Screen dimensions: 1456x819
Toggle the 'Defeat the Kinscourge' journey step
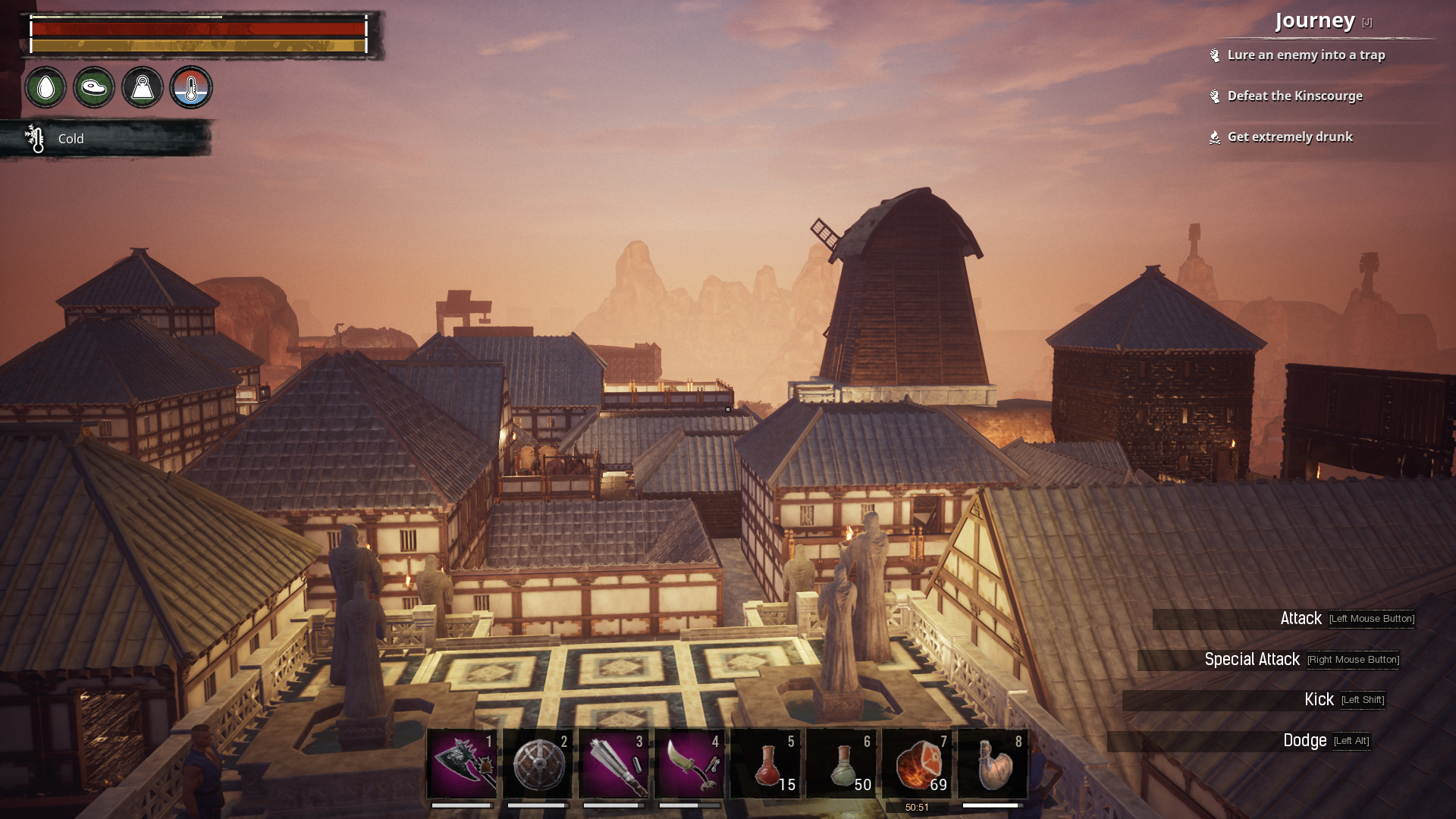coord(1295,96)
